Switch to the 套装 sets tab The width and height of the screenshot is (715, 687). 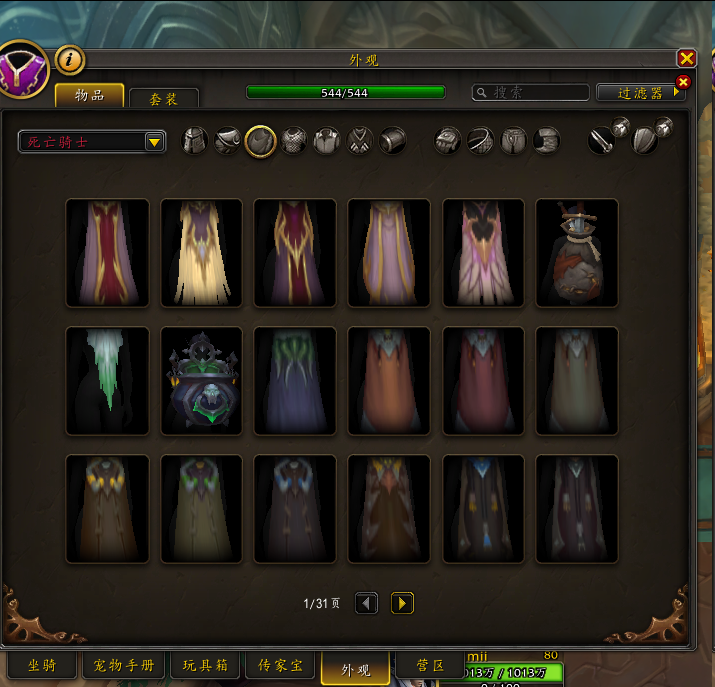[x=164, y=98]
